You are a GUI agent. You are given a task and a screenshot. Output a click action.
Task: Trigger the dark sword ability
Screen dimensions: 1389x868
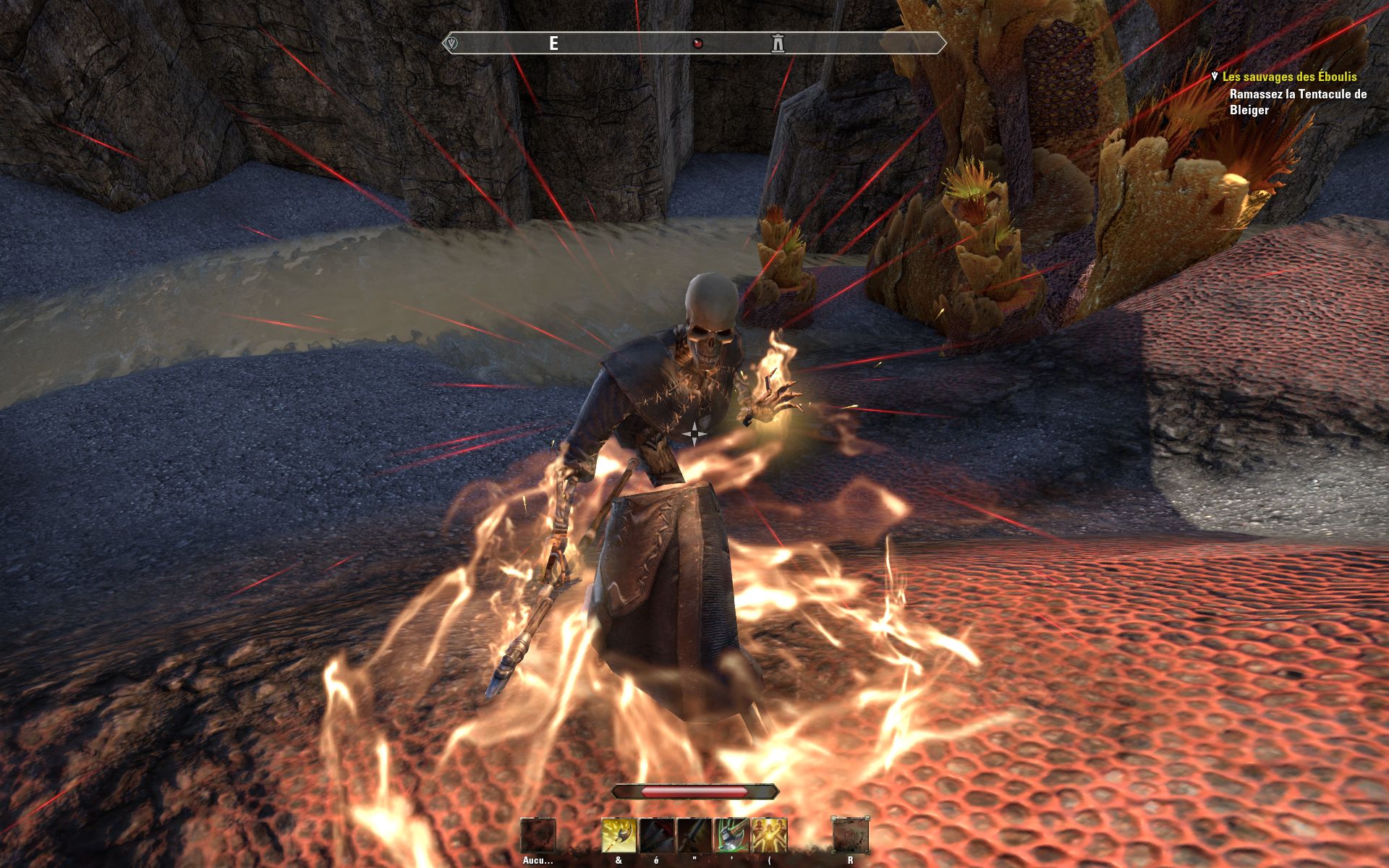click(x=694, y=835)
